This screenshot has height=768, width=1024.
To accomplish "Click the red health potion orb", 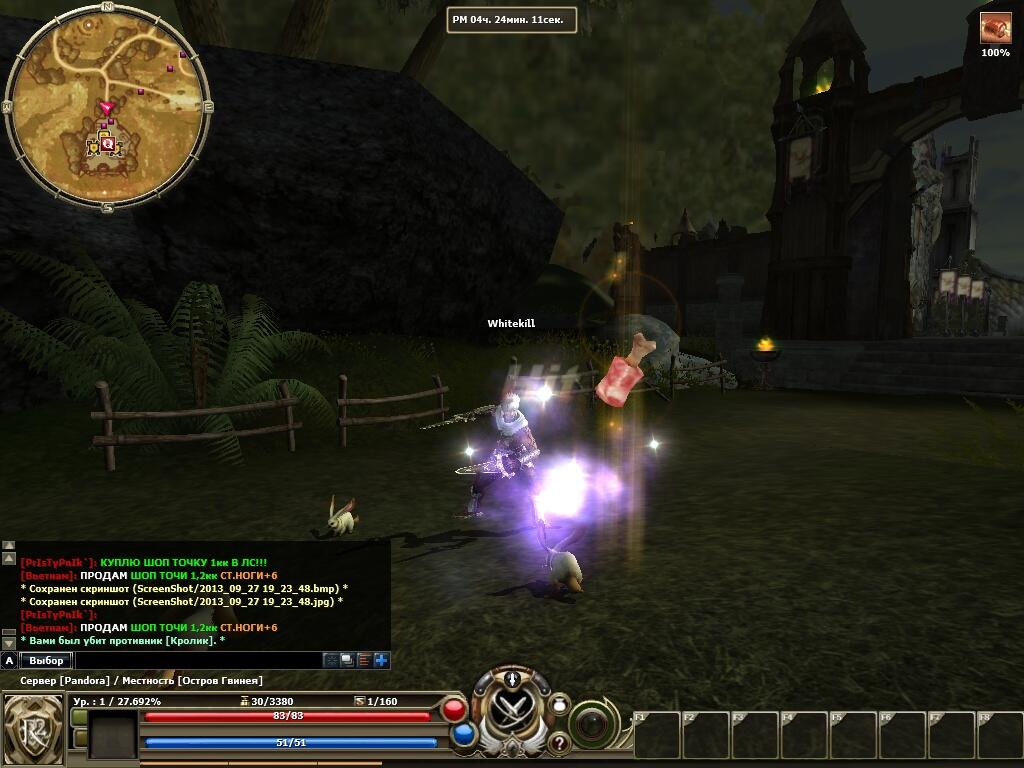I will click(454, 710).
